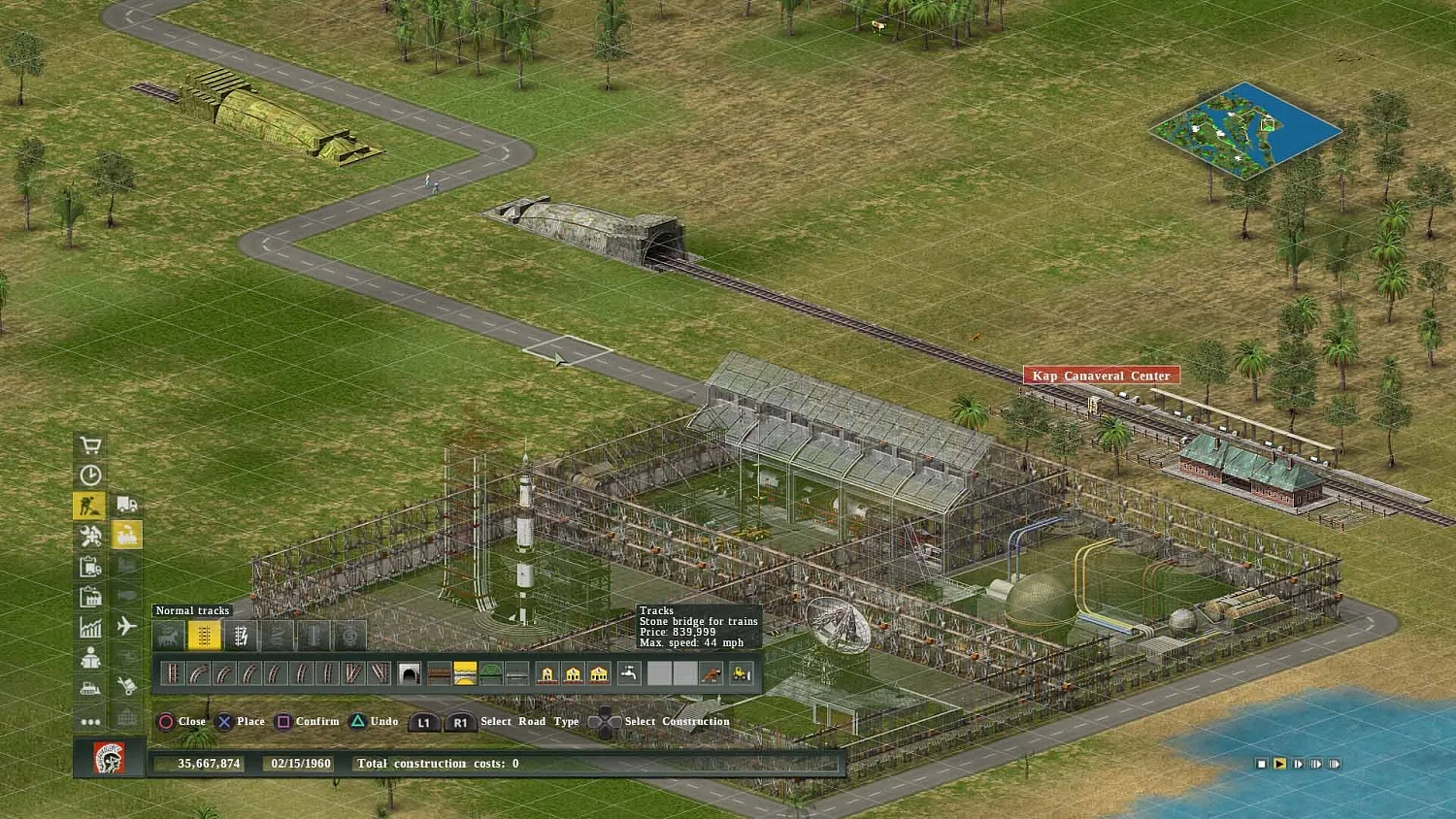Viewport: 1456px width, 819px height.
Task: Activate the yellow bulldozer demolish tool
Action: (x=741, y=673)
